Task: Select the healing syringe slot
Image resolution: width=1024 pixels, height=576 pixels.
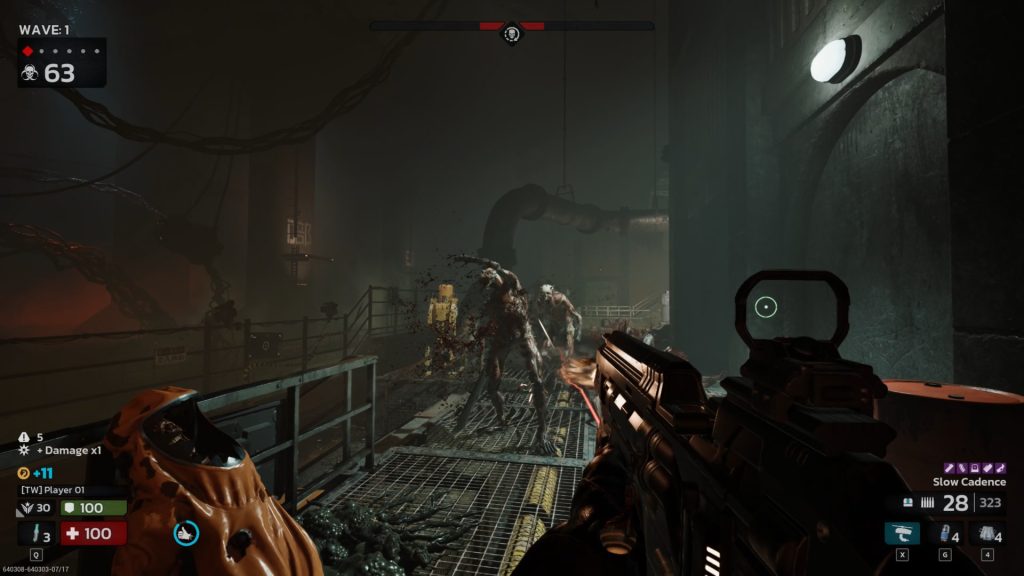Action: pos(36,533)
